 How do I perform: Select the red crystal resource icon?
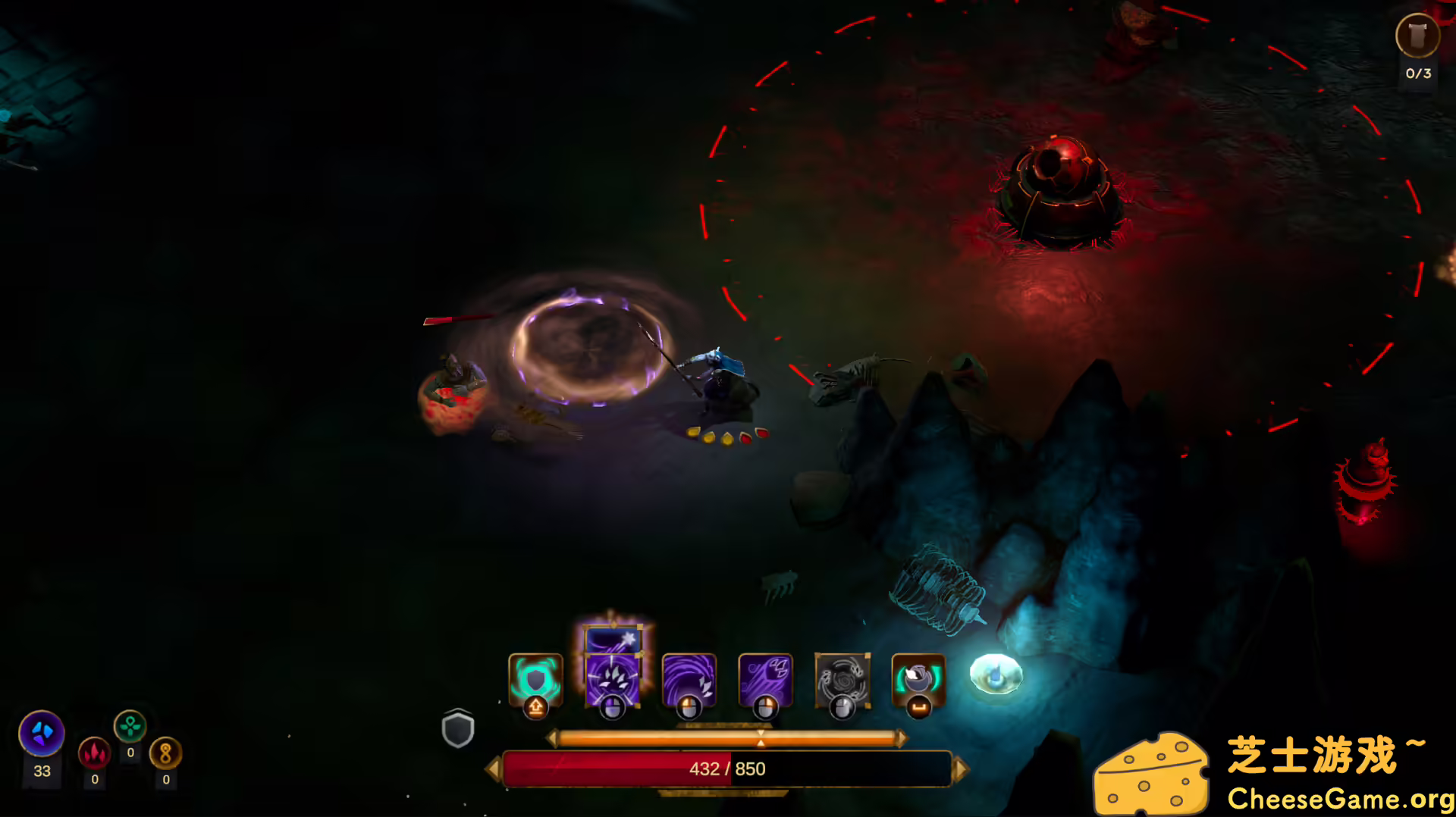tap(95, 753)
